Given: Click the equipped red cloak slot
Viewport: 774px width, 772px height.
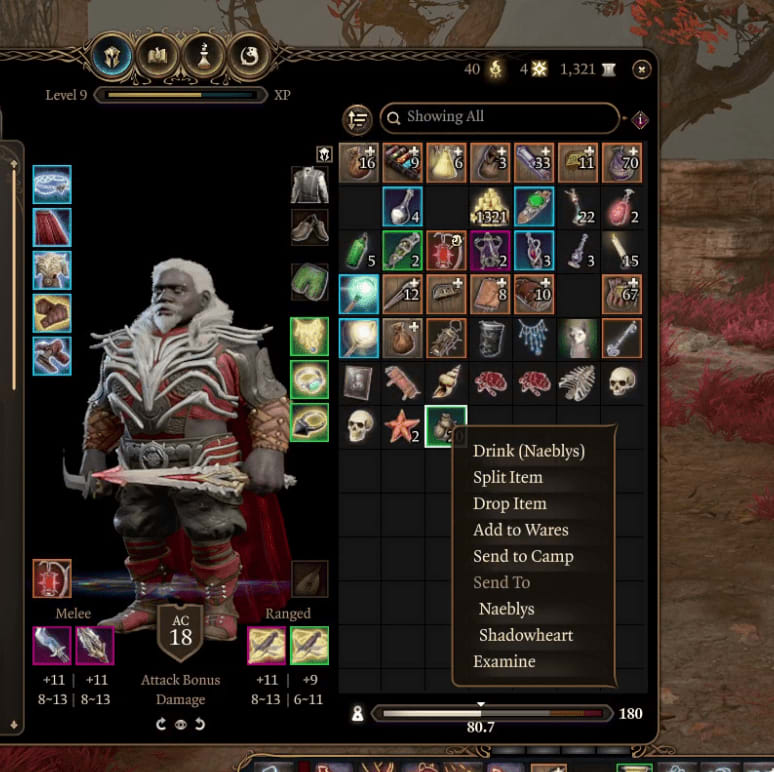Looking at the screenshot, I should pos(51,227).
